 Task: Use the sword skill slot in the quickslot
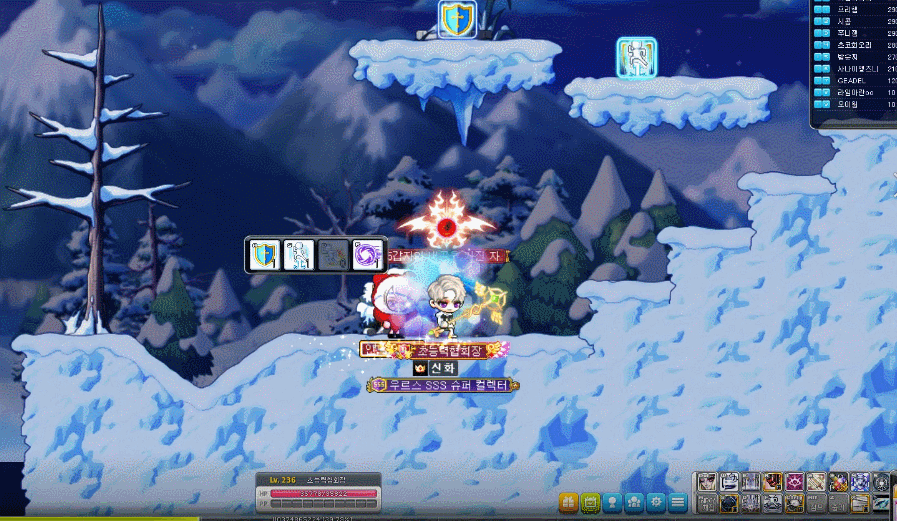coord(816,482)
